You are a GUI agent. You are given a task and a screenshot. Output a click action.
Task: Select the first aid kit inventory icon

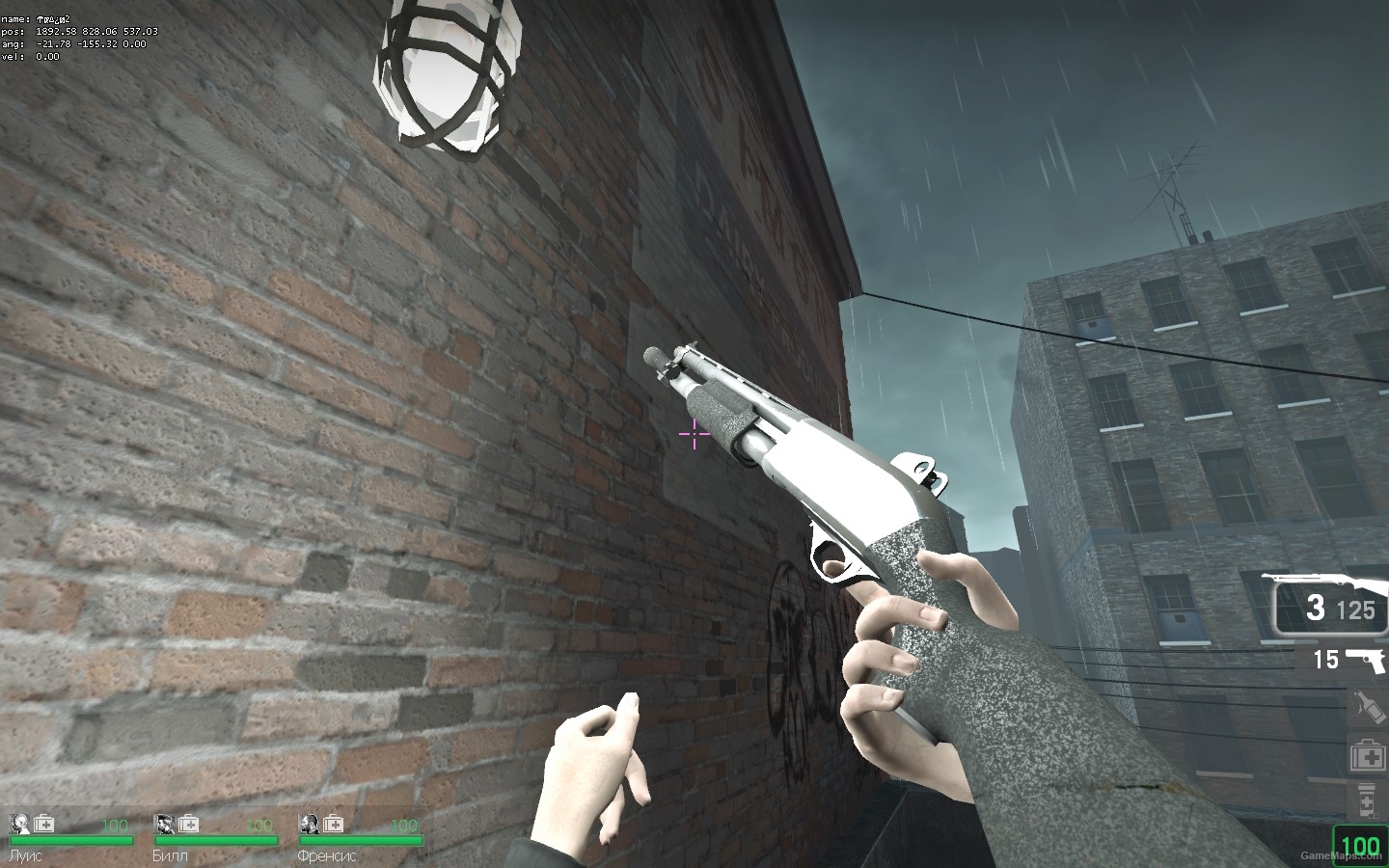1367,754
